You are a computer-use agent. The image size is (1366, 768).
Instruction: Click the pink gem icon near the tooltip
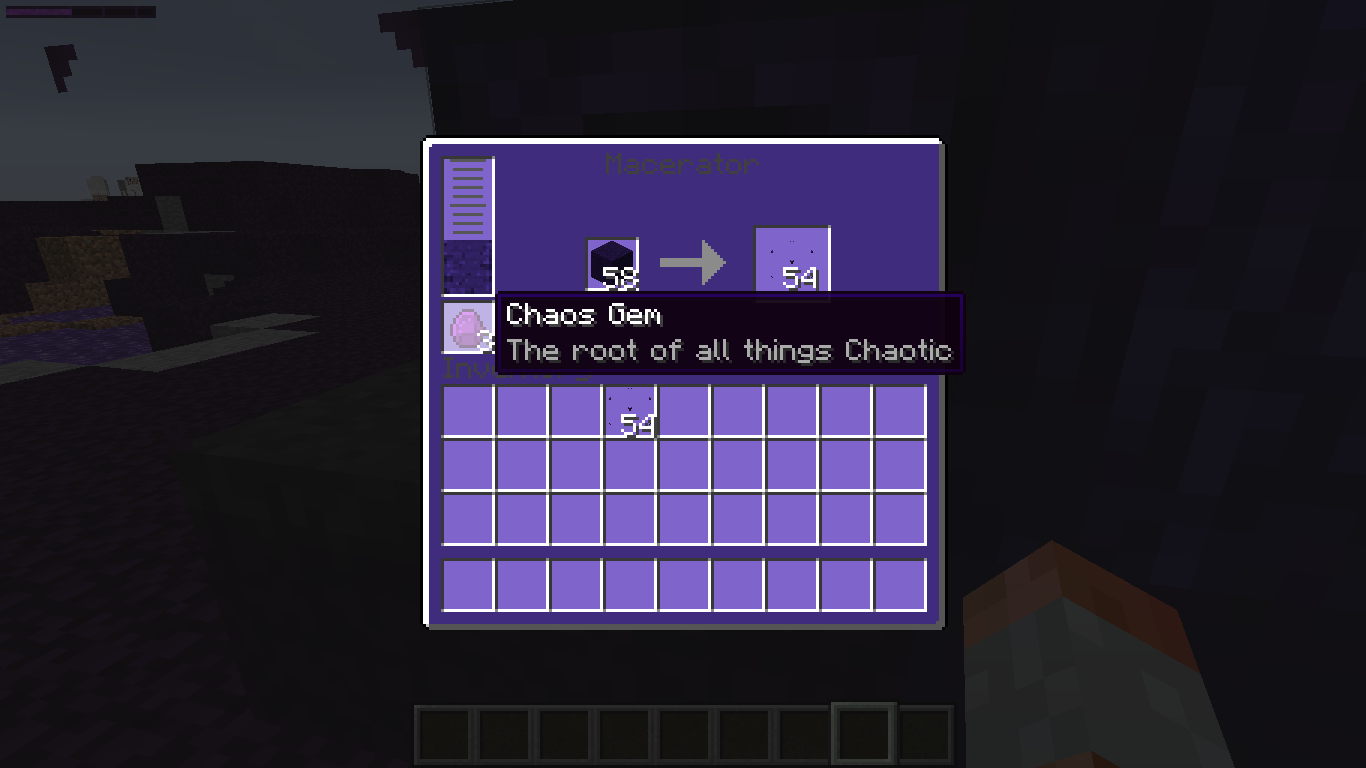[x=467, y=327]
